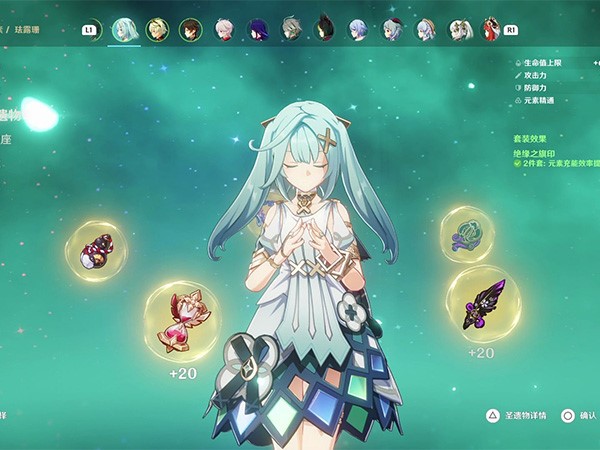Image resolution: width=600 pixels, height=450 pixels.
Task: Select Faruzan's teal-haired portrait
Action: click(x=124, y=29)
